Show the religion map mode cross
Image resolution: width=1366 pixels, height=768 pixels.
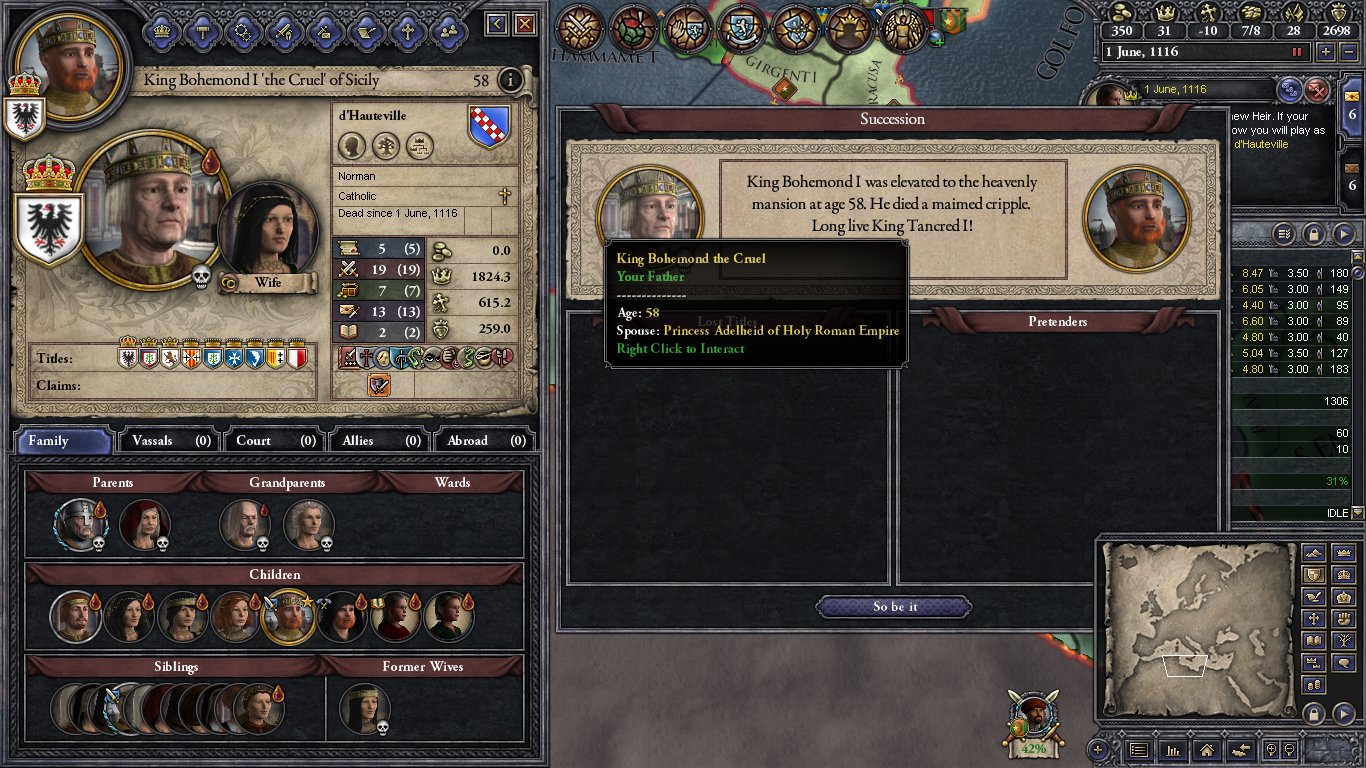[x=1315, y=618]
